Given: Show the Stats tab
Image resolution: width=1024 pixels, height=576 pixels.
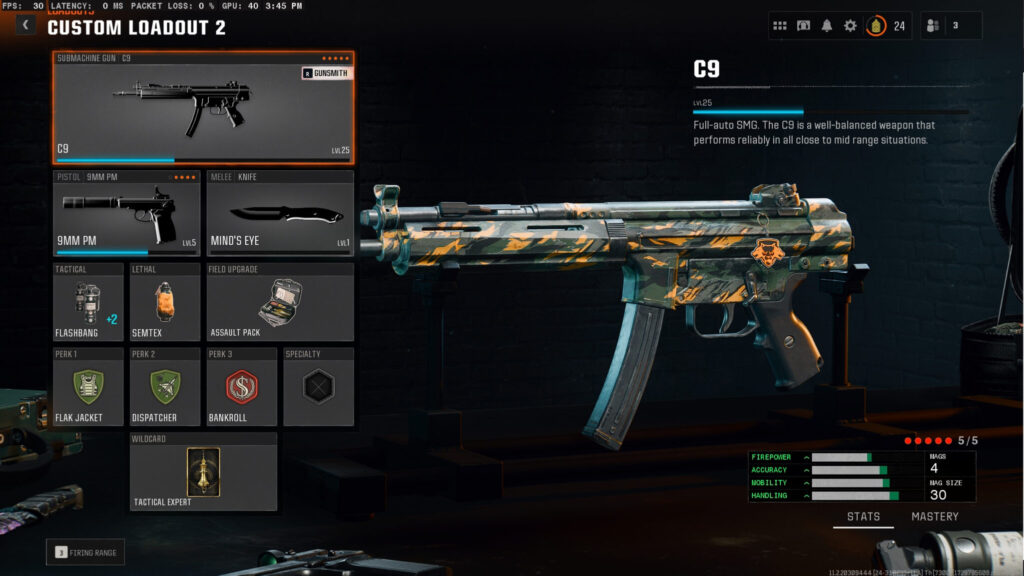Looking at the screenshot, I should tap(864, 517).
